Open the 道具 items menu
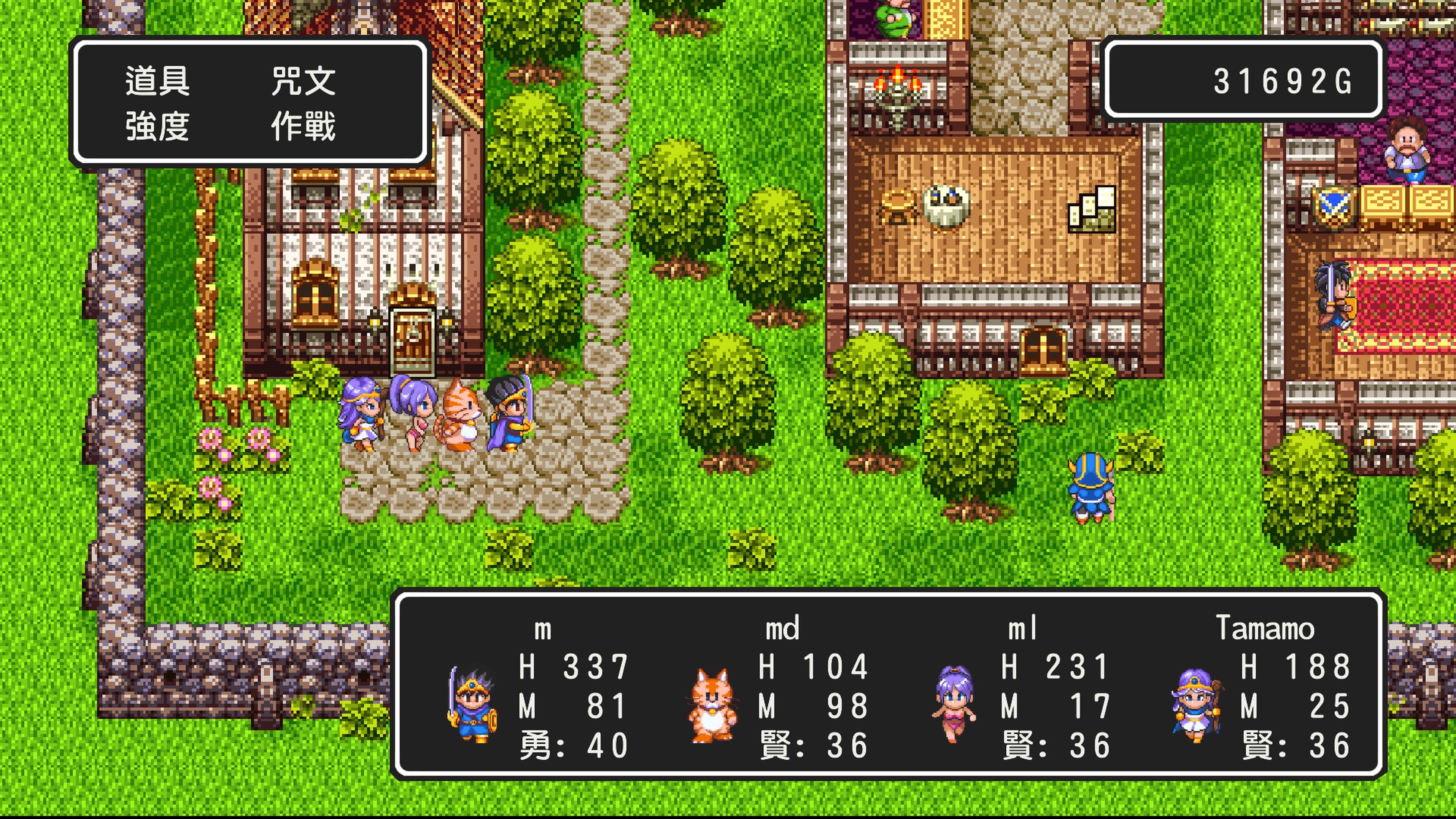 [x=157, y=81]
